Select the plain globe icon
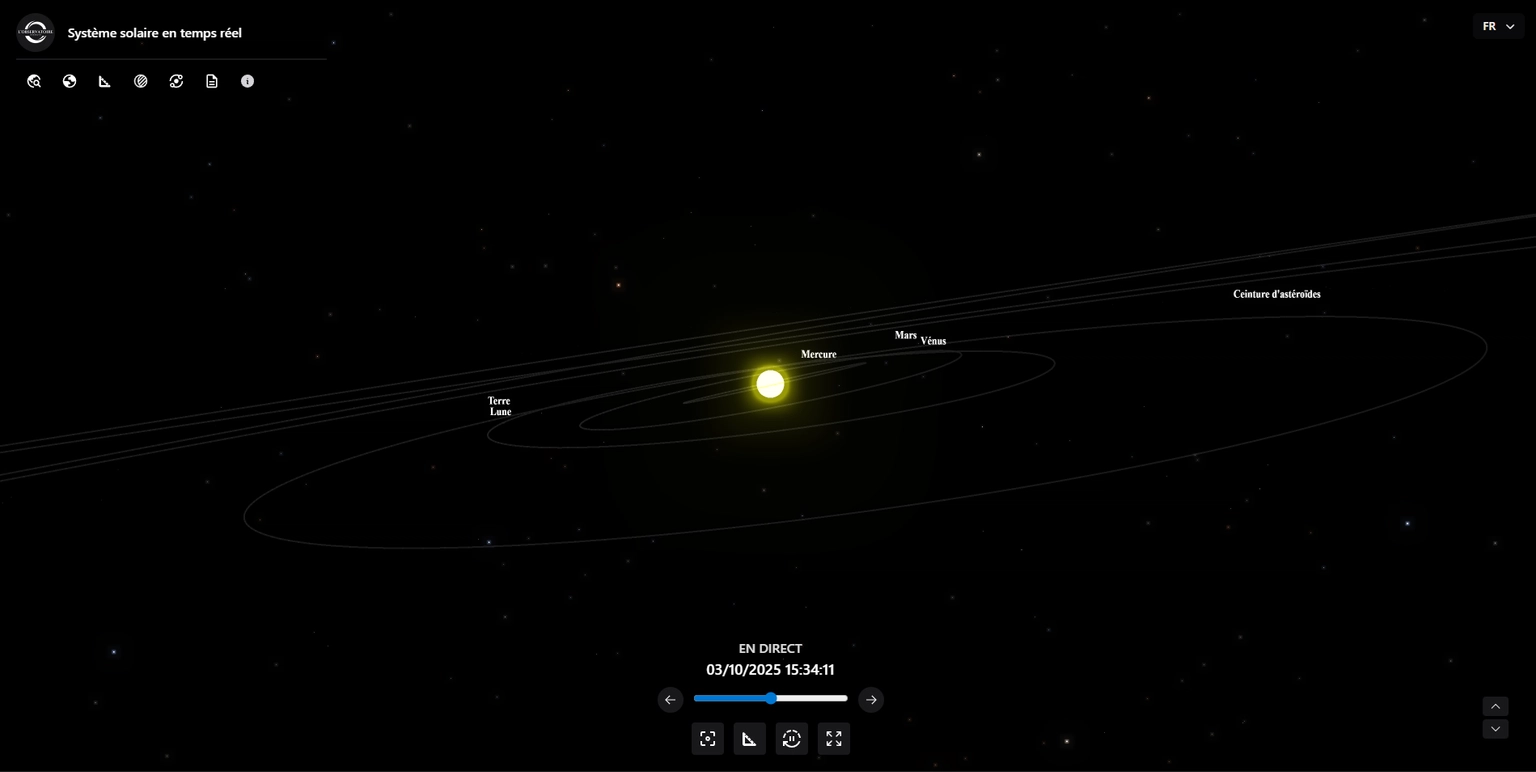Screen dimensions: 1536x772 pyautogui.click(x=69, y=81)
